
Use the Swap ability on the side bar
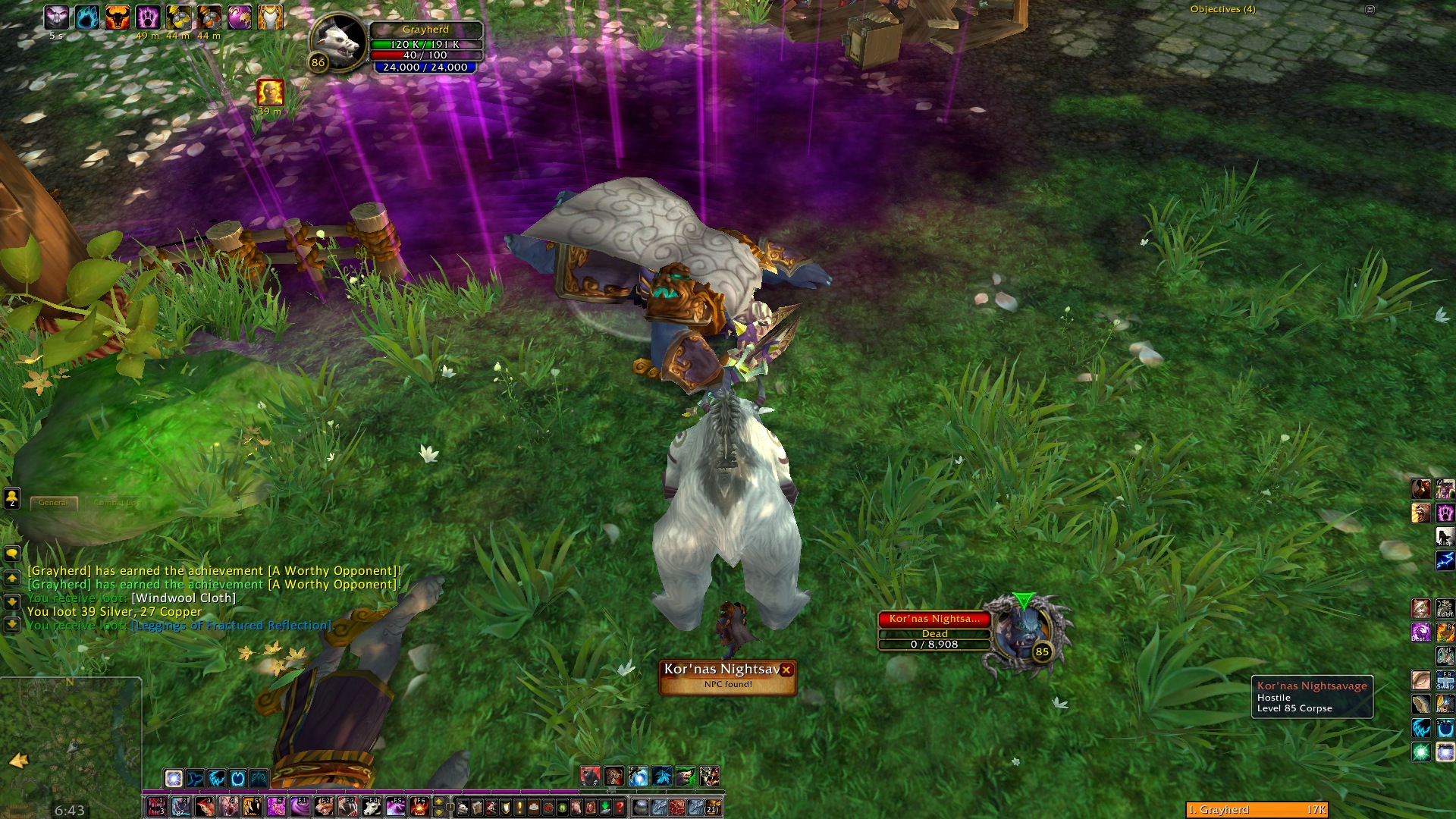[x=1445, y=679]
